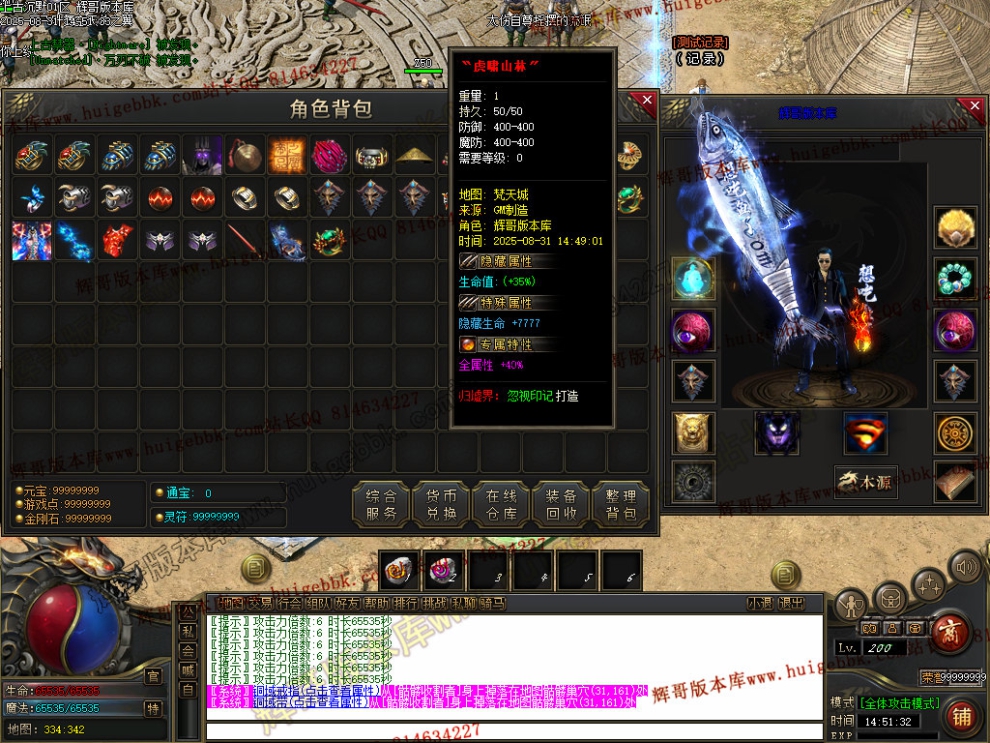
Task: Click the Superman emblem equipment slot
Action: 865,432
